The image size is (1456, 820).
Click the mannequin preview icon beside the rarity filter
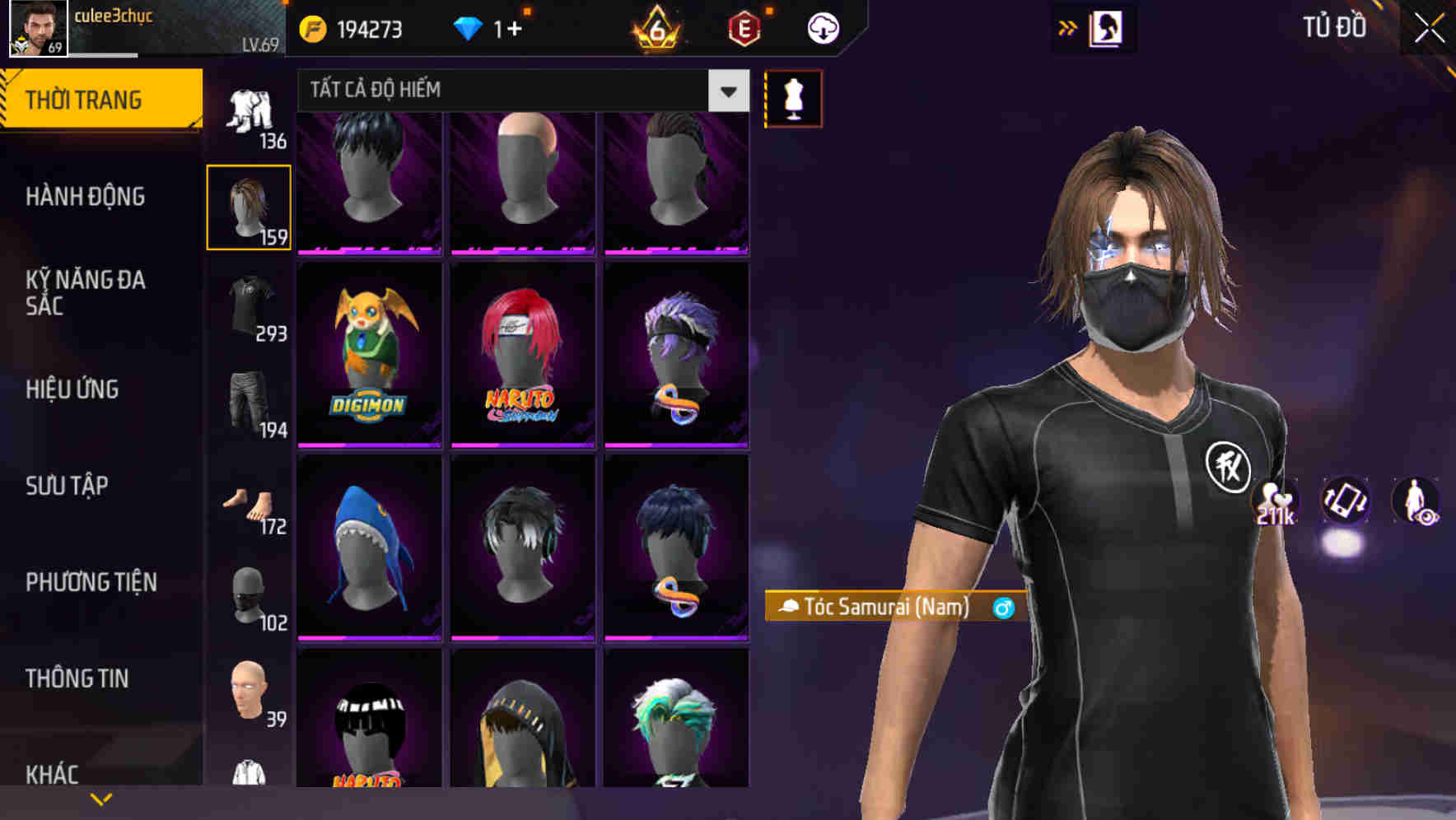(x=793, y=98)
